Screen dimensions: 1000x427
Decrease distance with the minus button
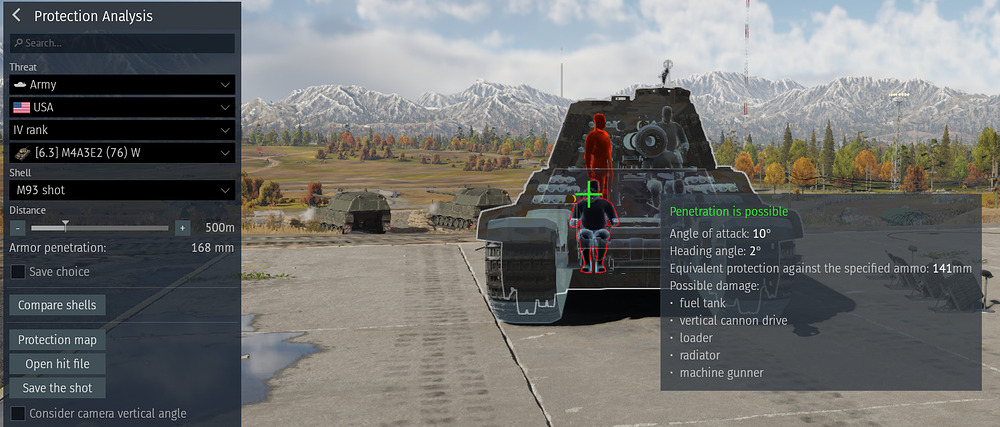pos(18,228)
